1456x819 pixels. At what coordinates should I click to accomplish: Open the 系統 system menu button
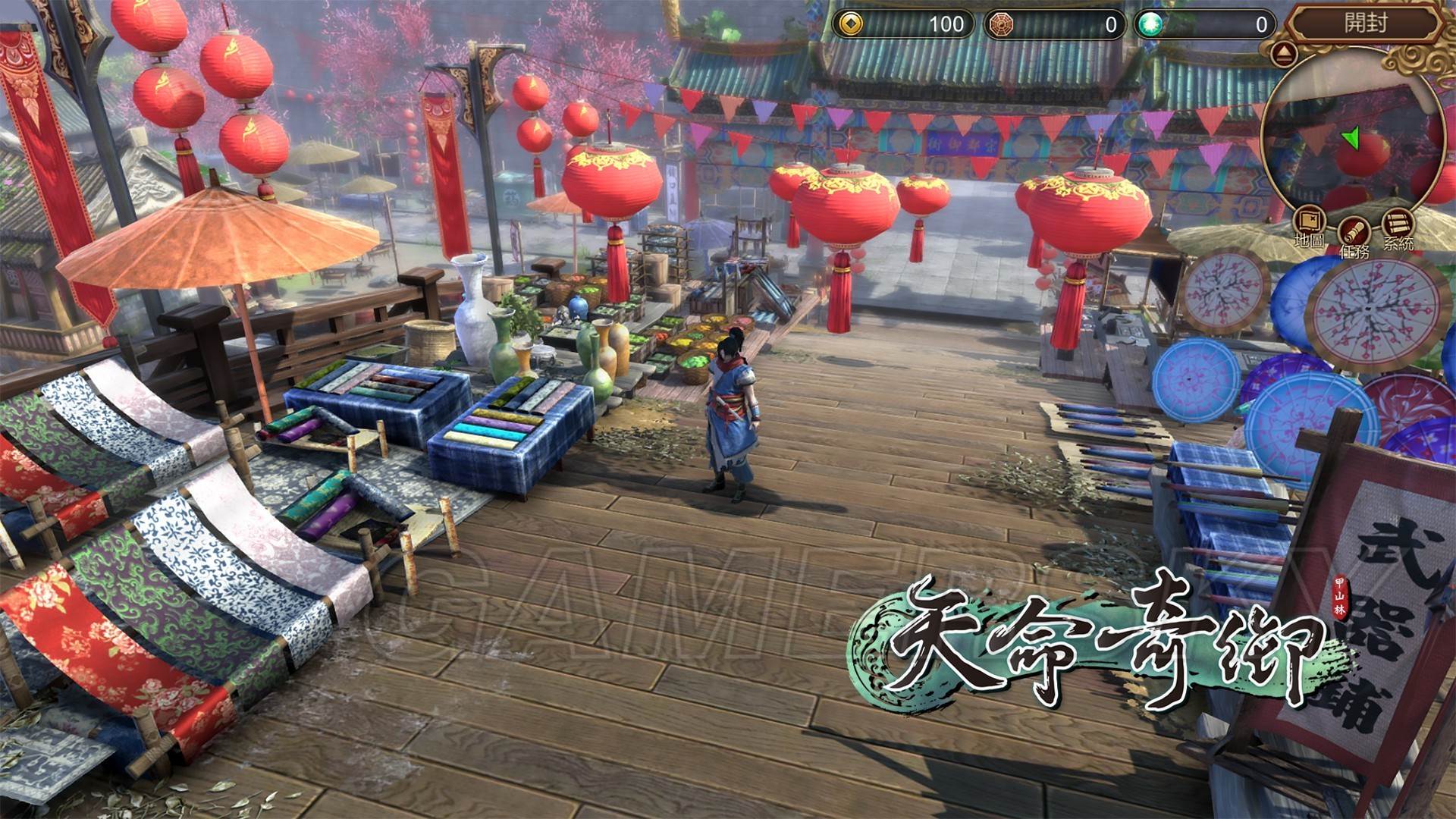pyautogui.click(x=1398, y=224)
